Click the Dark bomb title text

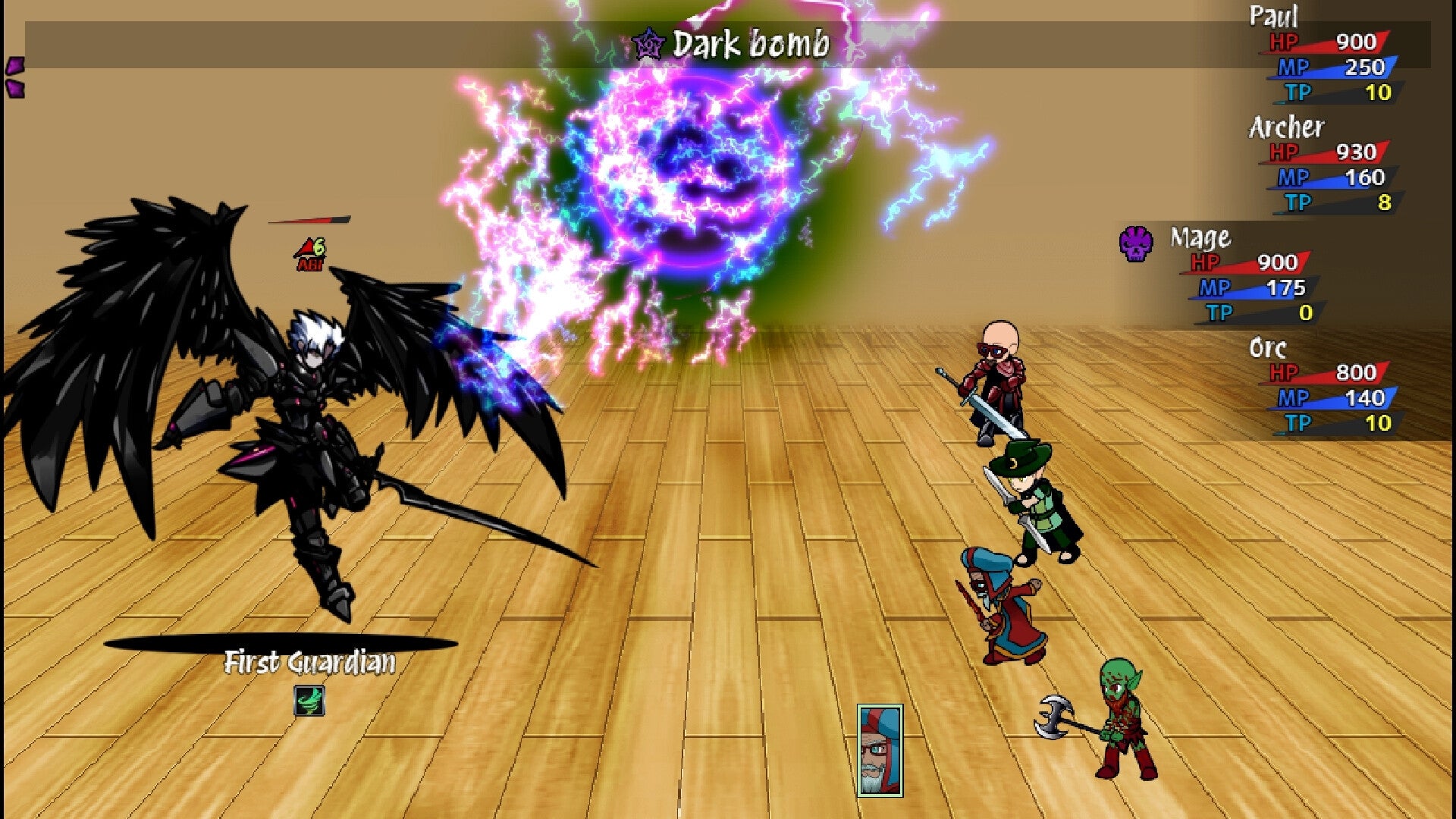pos(749,43)
